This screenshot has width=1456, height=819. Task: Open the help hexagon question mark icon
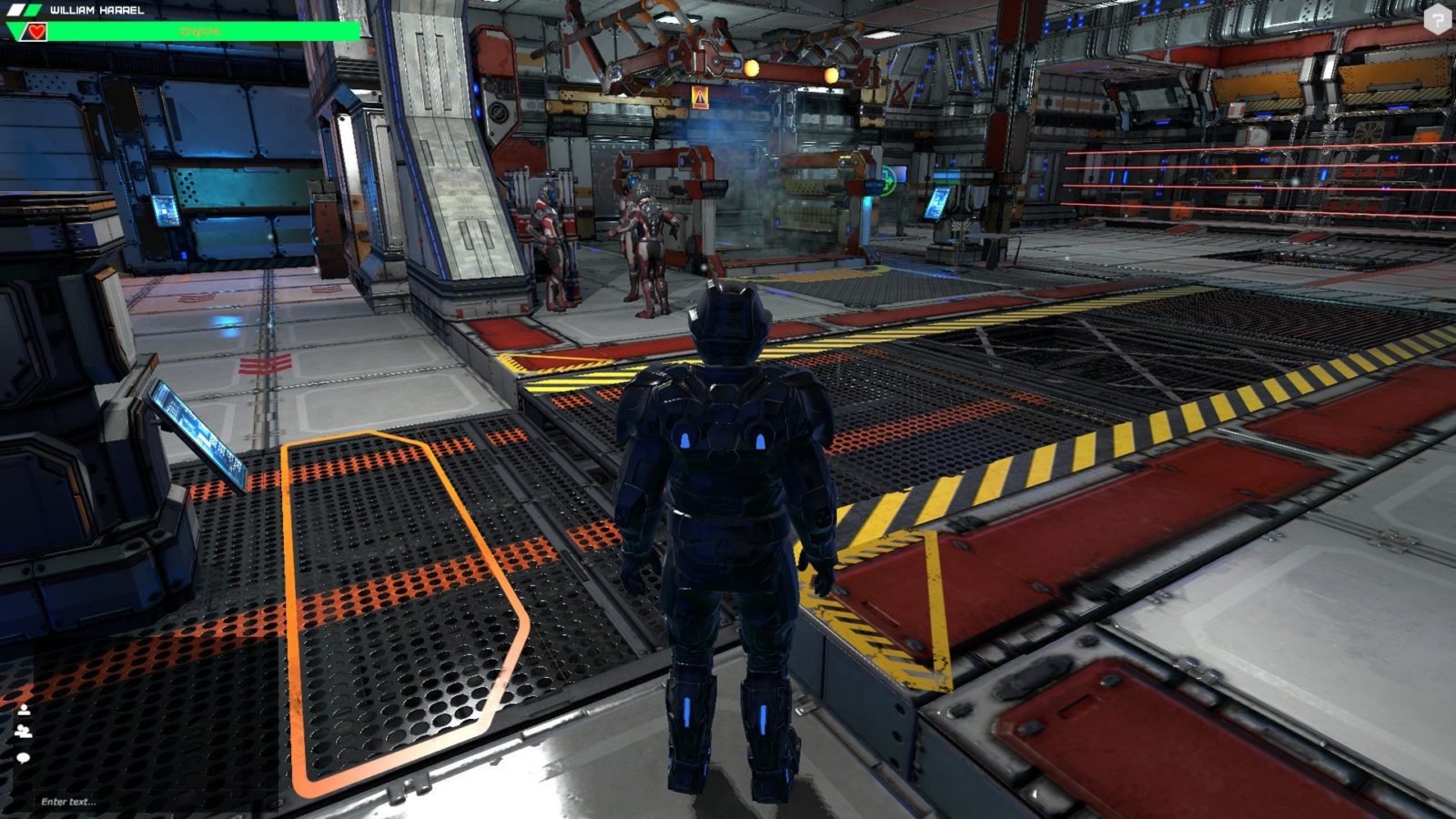(x=1438, y=19)
